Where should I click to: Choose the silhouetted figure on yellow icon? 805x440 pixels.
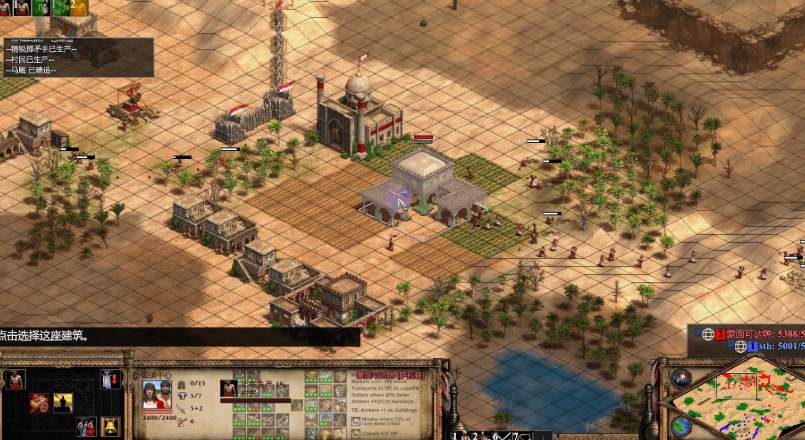pyautogui.click(x=63, y=403)
